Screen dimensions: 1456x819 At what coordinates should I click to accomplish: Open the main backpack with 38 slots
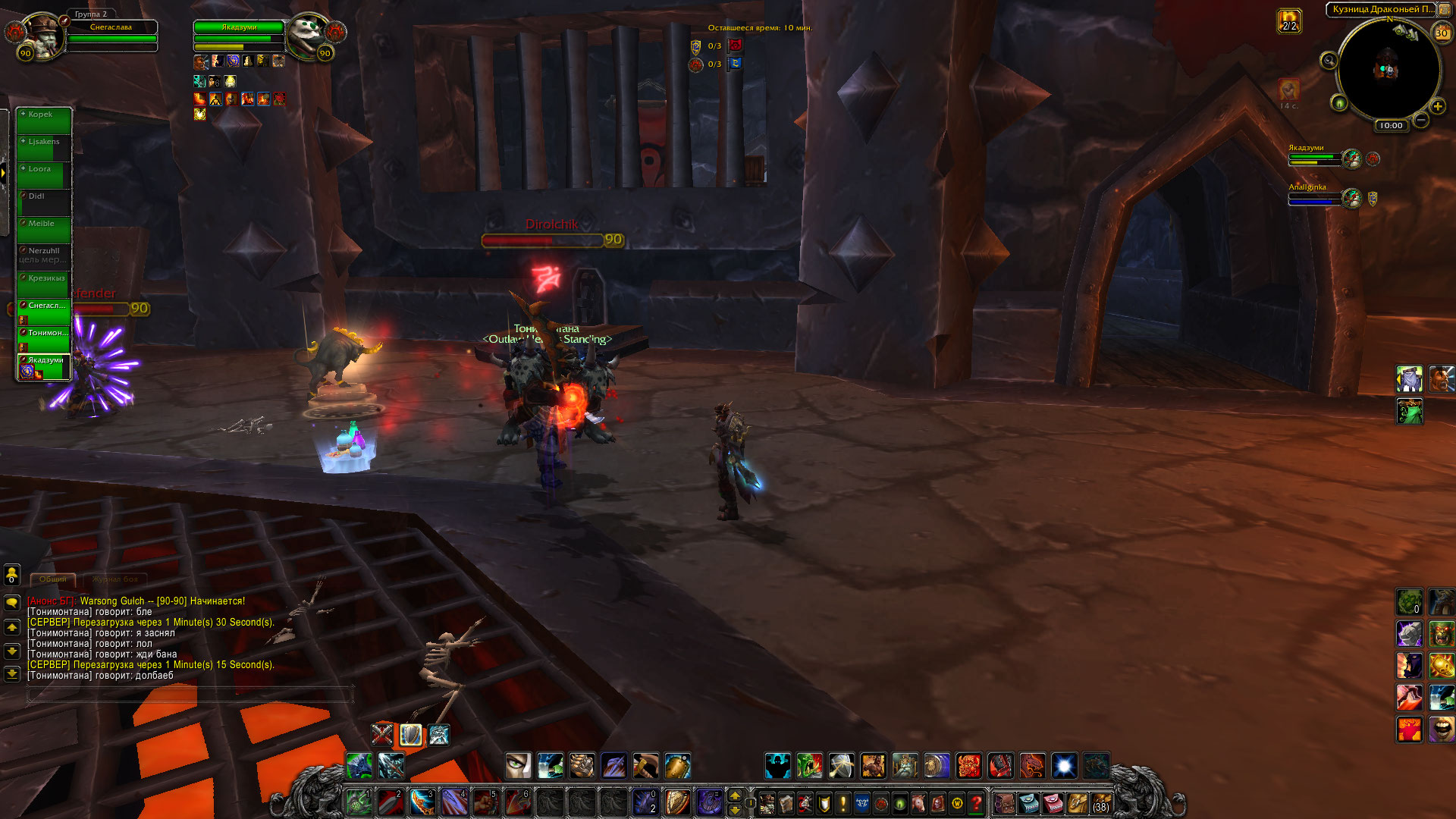1101,802
